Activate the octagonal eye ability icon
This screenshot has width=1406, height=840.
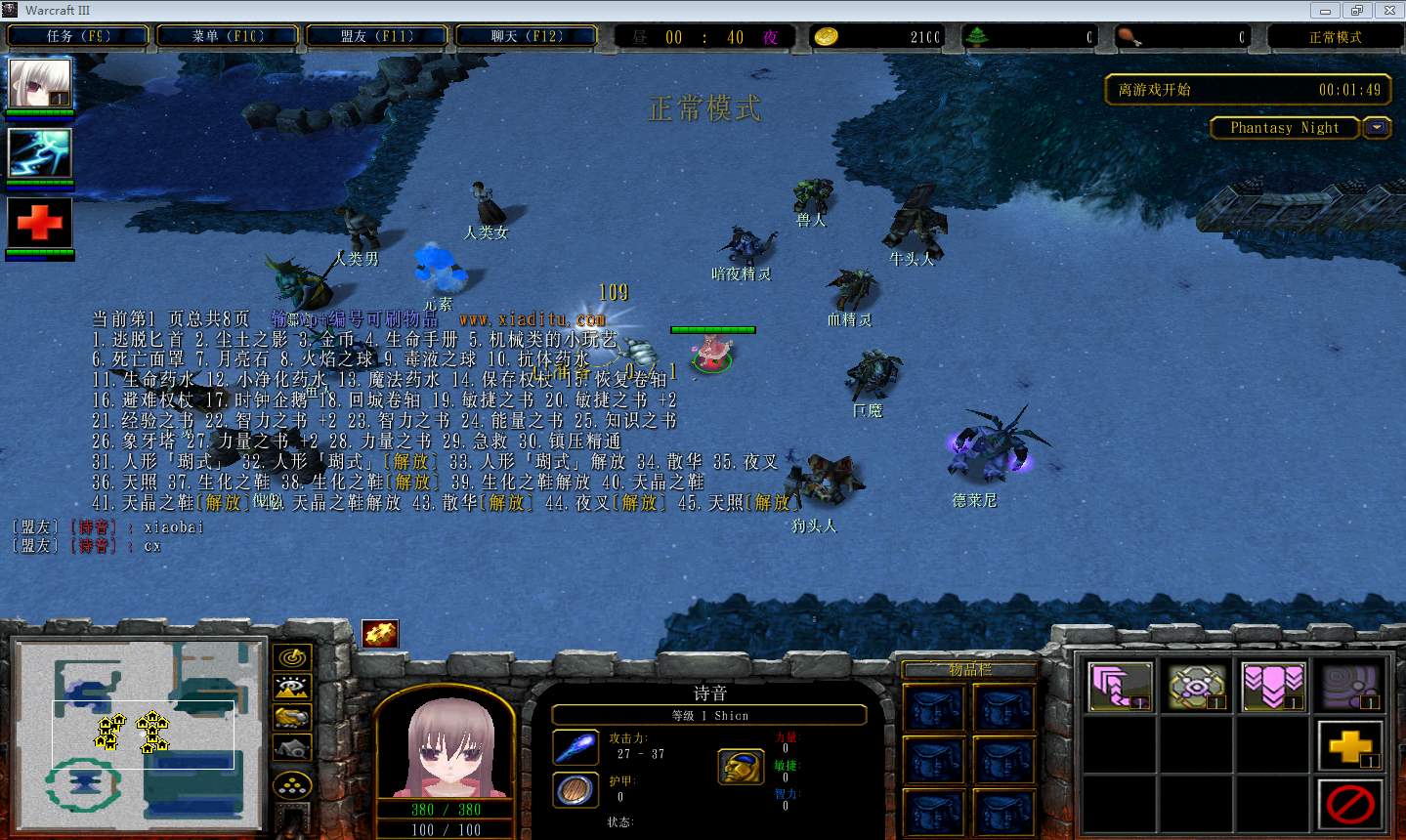point(1197,685)
